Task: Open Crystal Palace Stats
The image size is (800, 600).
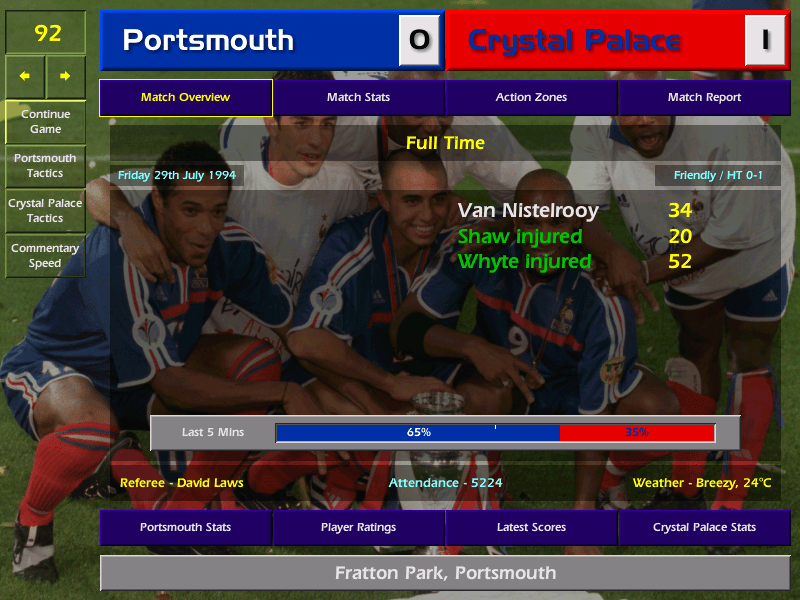Action: [704, 527]
